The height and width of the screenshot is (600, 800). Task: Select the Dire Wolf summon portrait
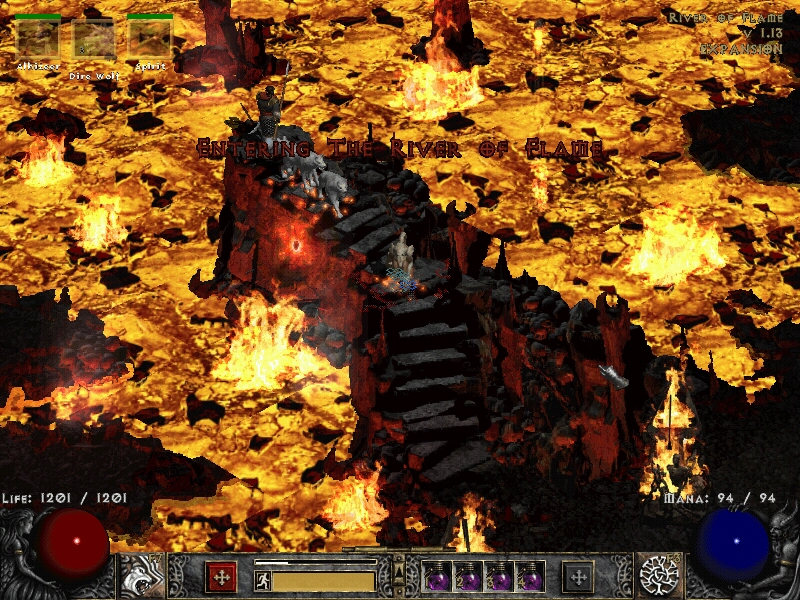pyautogui.click(x=94, y=40)
